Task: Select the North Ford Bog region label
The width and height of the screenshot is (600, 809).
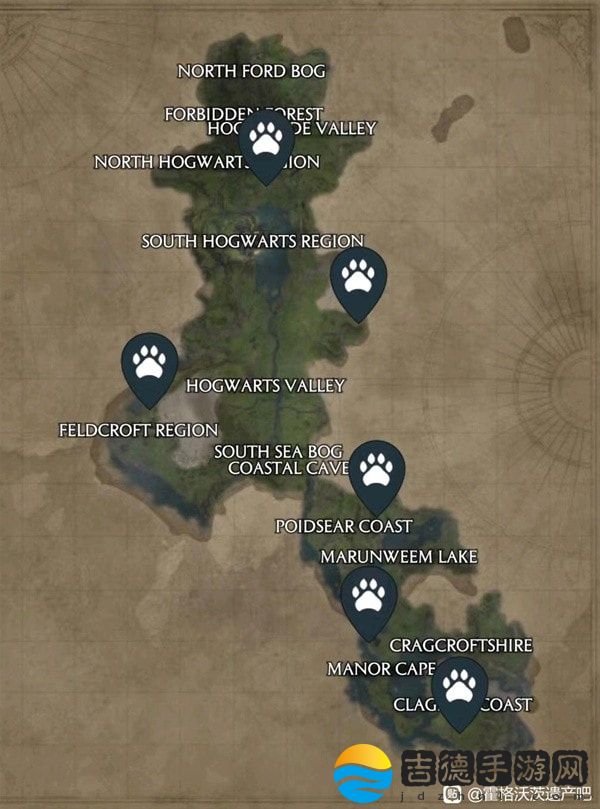Action: (251, 71)
